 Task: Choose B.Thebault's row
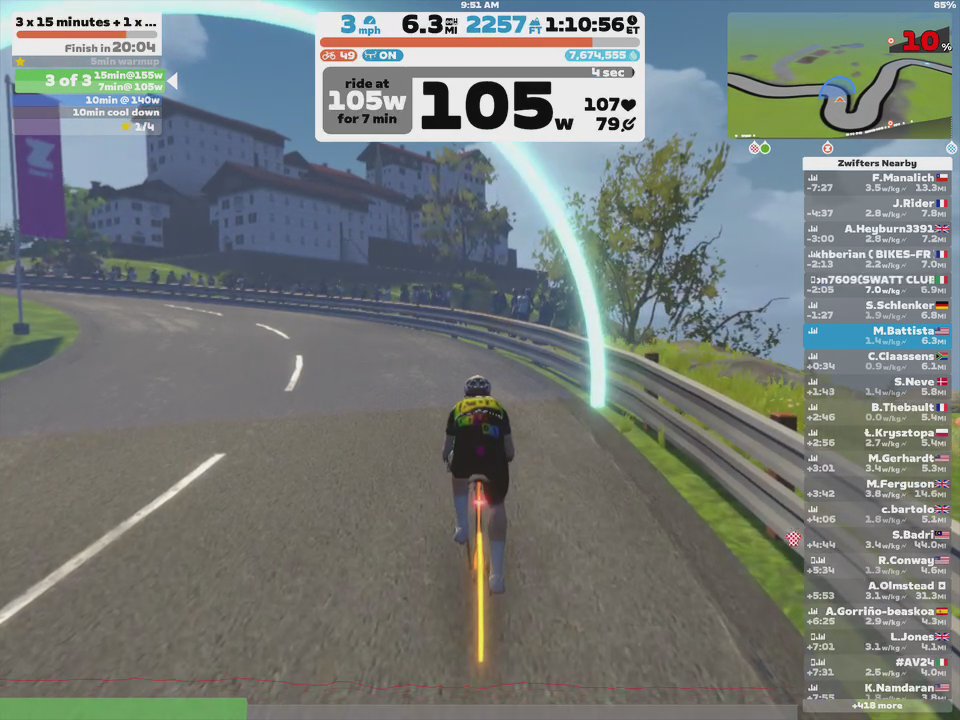point(876,412)
